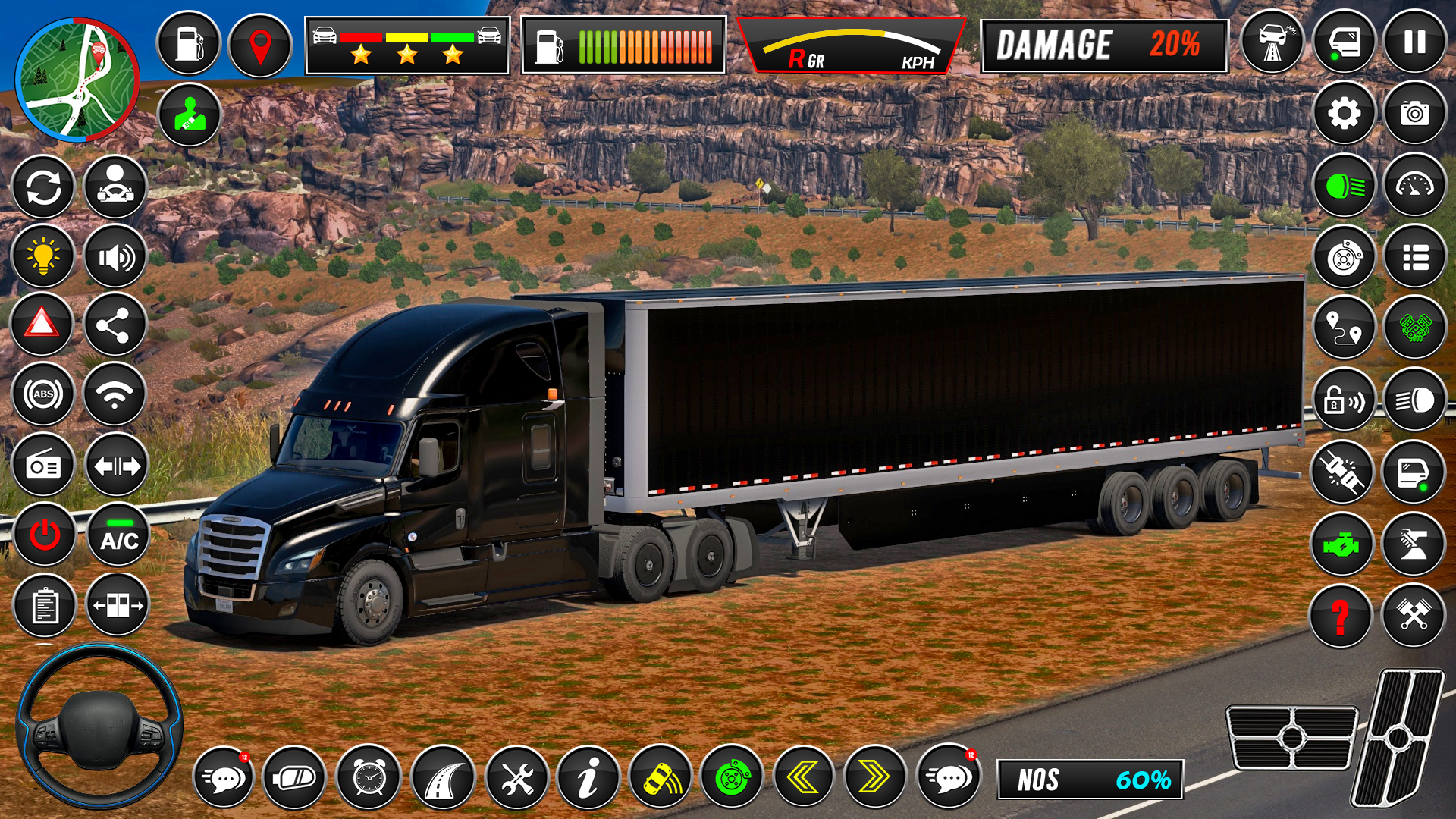This screenshot has height=819, width=1456.
Task: Toggle the green headlight button
Action: pos(1344,186)
